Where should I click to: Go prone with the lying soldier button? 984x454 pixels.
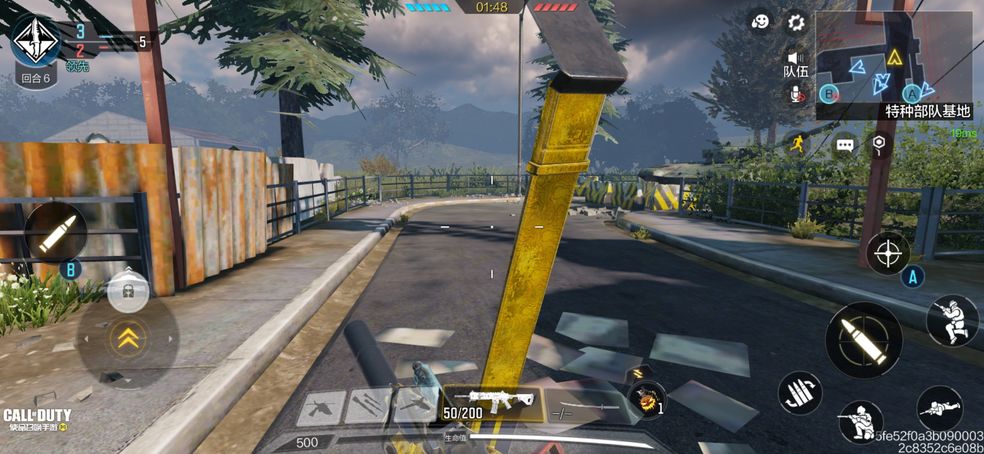[939, 408]
